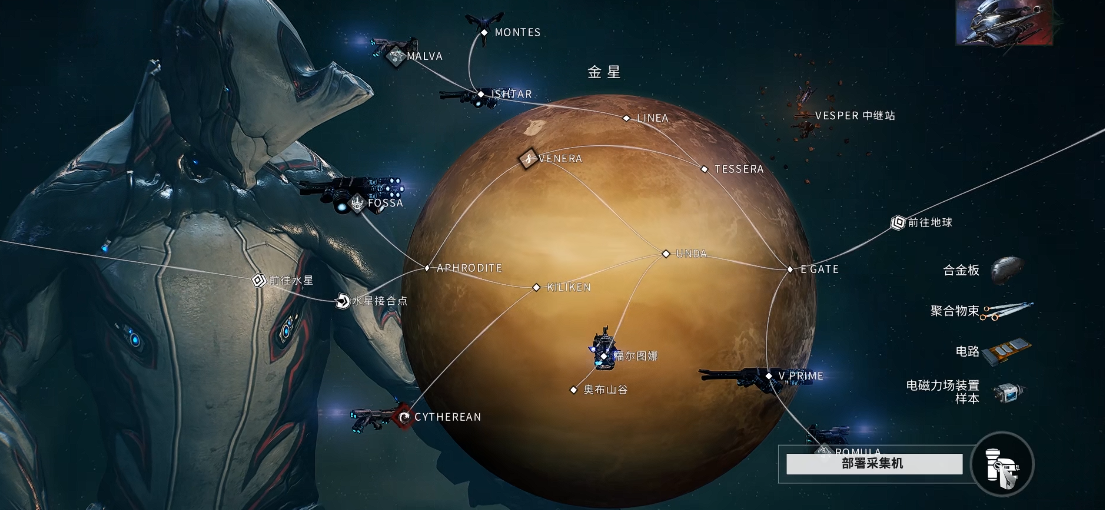Open the V PRIME mission node
1105x510 pixels.
point(769,376)
